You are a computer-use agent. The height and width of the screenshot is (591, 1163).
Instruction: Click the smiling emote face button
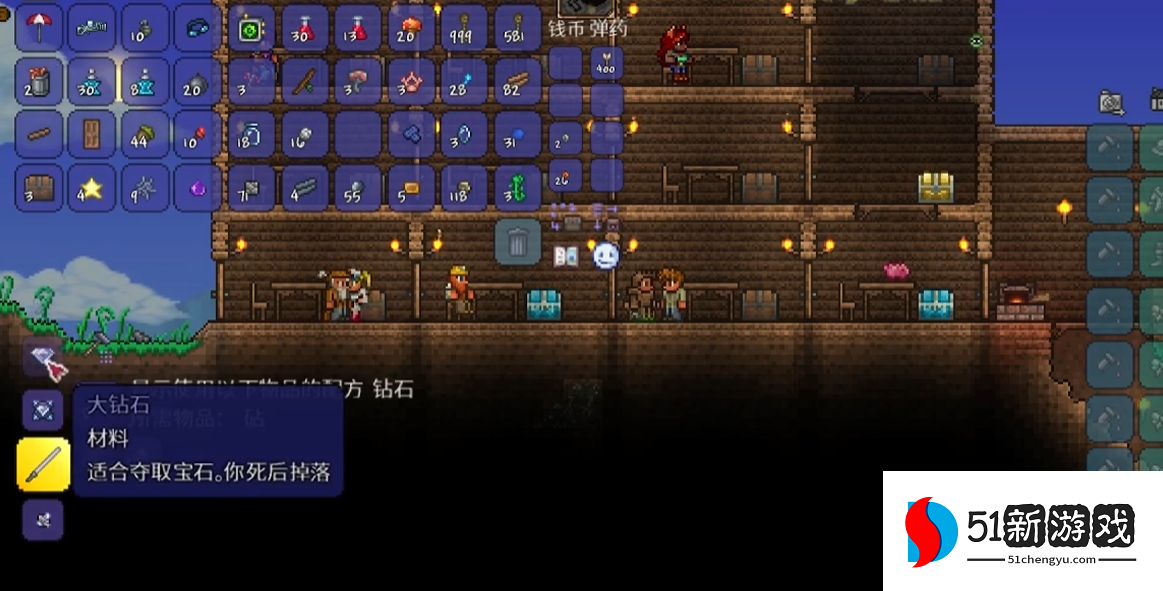606,256
